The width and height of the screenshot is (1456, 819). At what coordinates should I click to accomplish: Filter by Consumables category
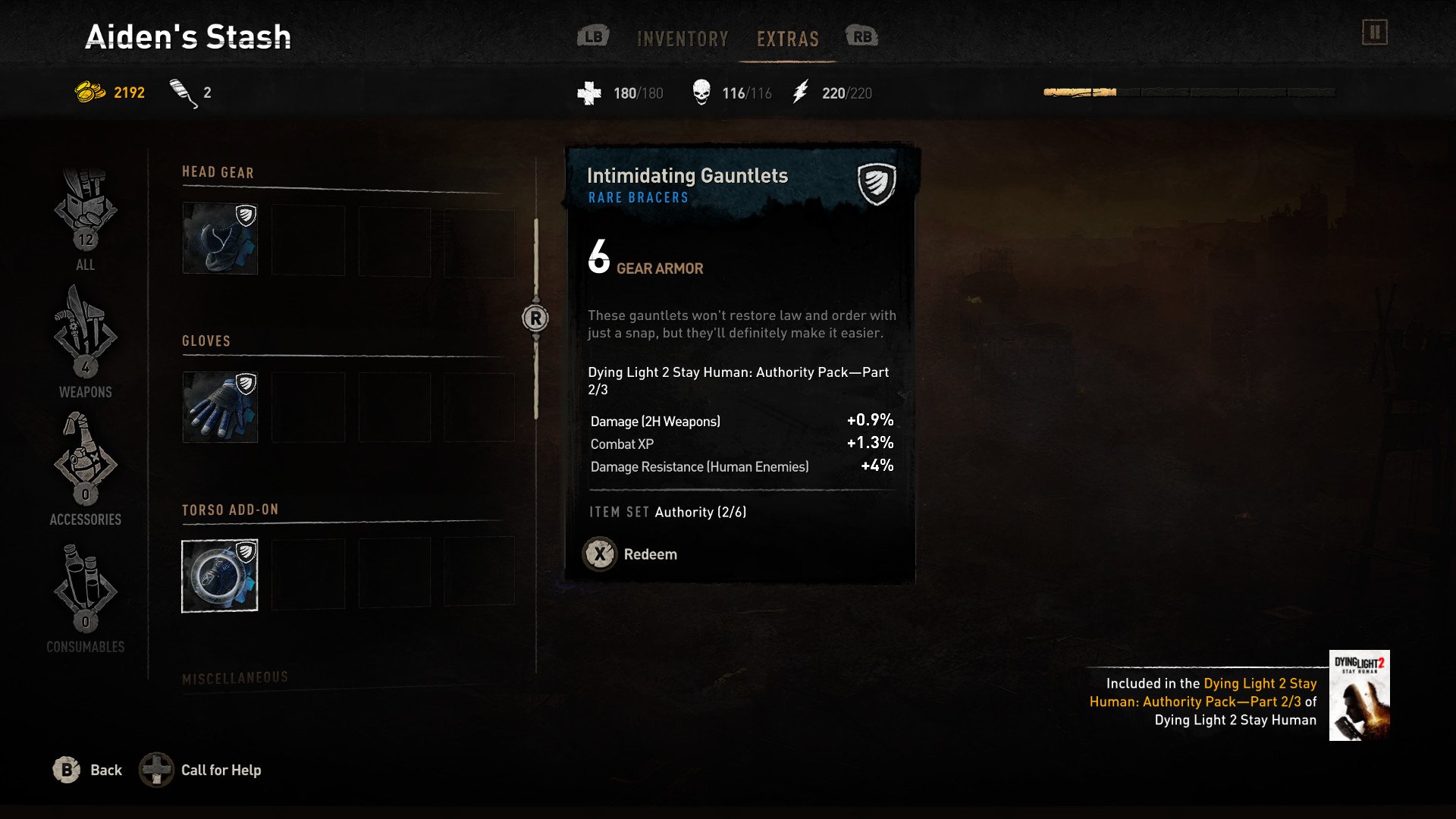86,596
